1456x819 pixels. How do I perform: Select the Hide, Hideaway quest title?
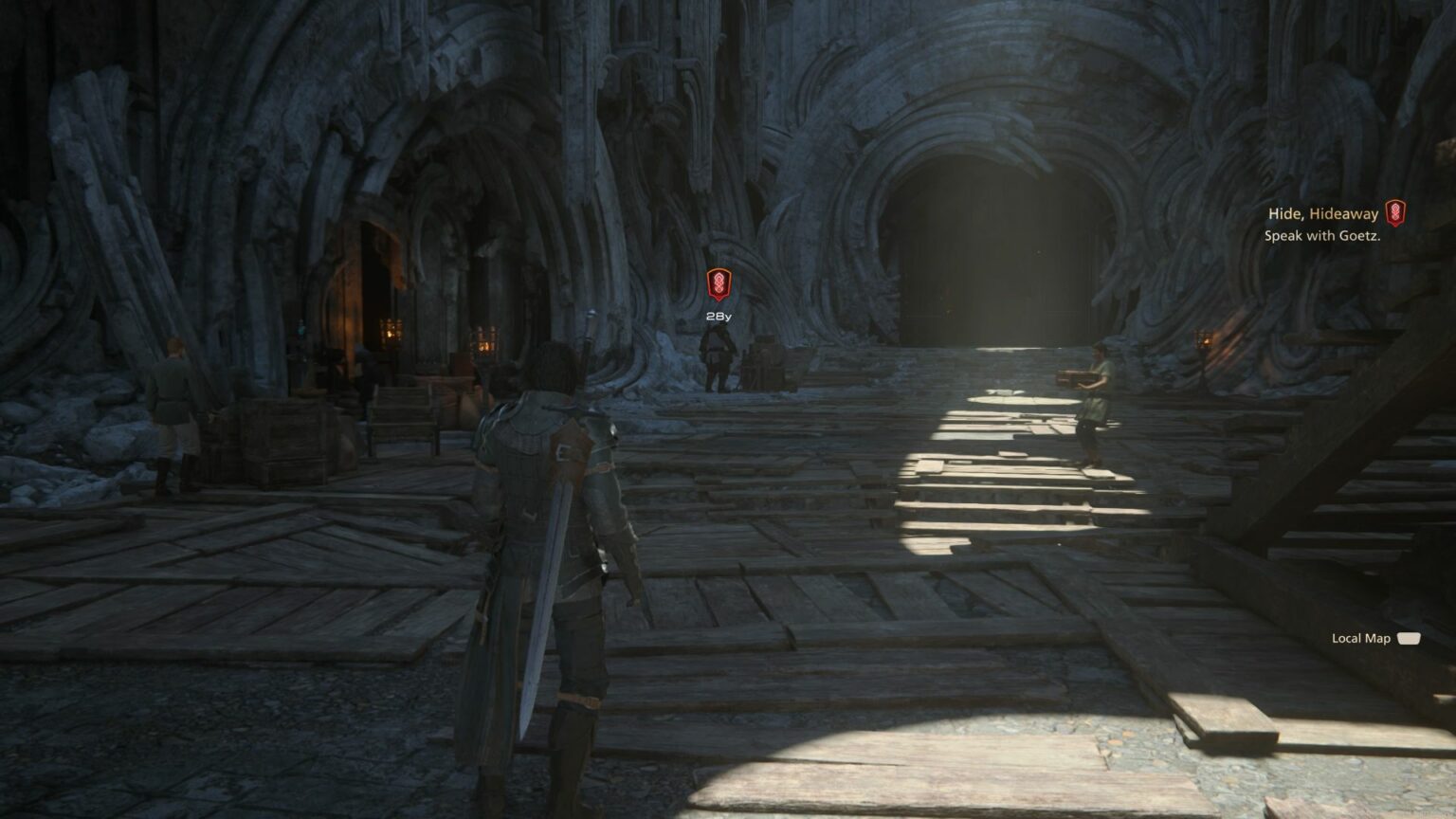1321,213
